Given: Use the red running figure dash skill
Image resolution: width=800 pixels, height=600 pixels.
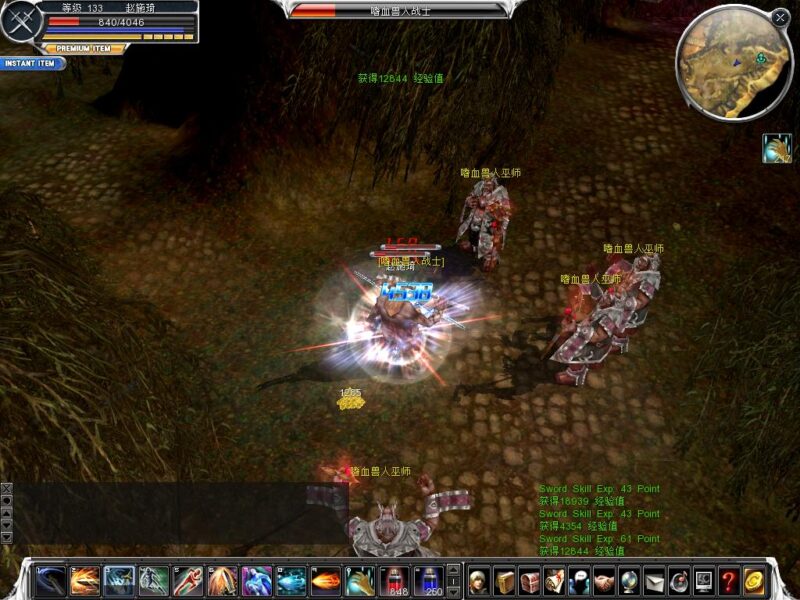Looking at the screenshot, I should click(x=188, y=580).
